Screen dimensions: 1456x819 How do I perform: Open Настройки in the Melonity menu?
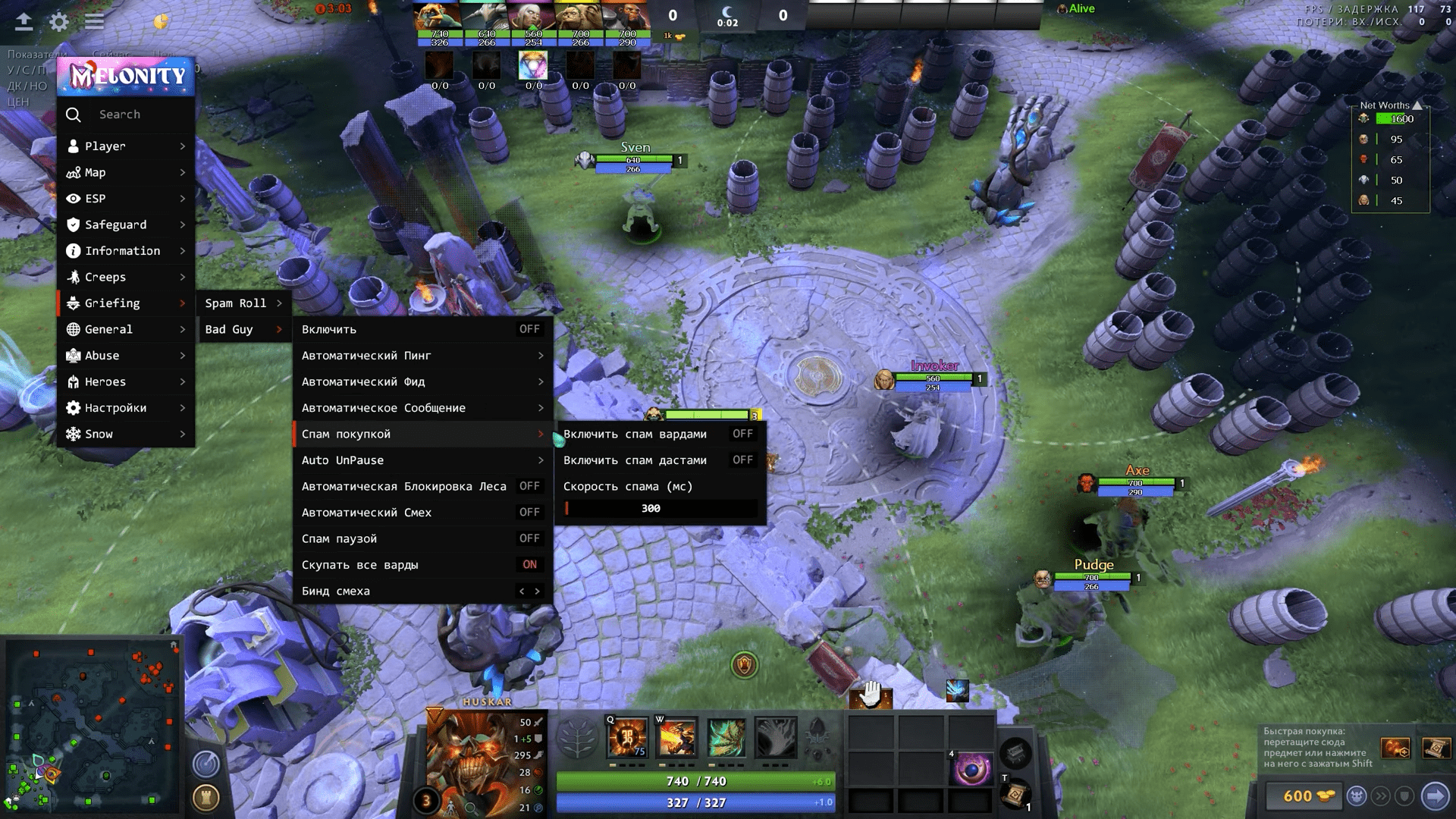click(125, 408)
